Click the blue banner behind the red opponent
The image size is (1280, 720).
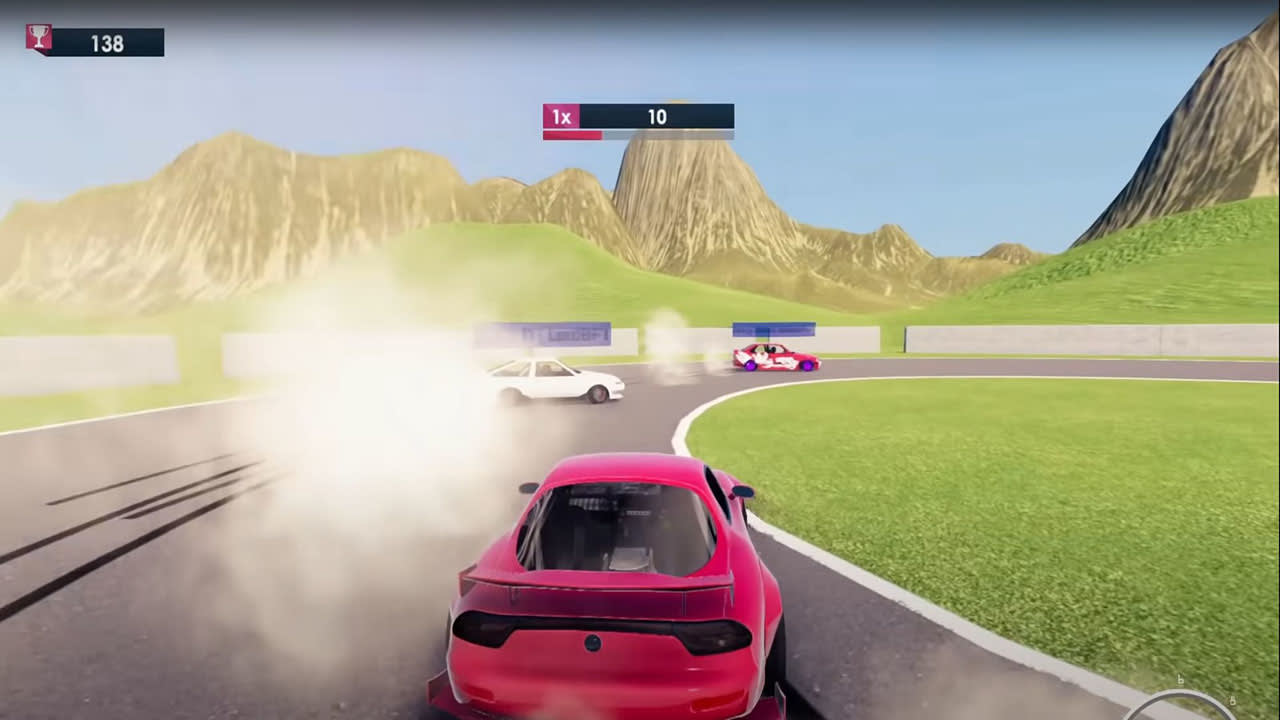774,328
